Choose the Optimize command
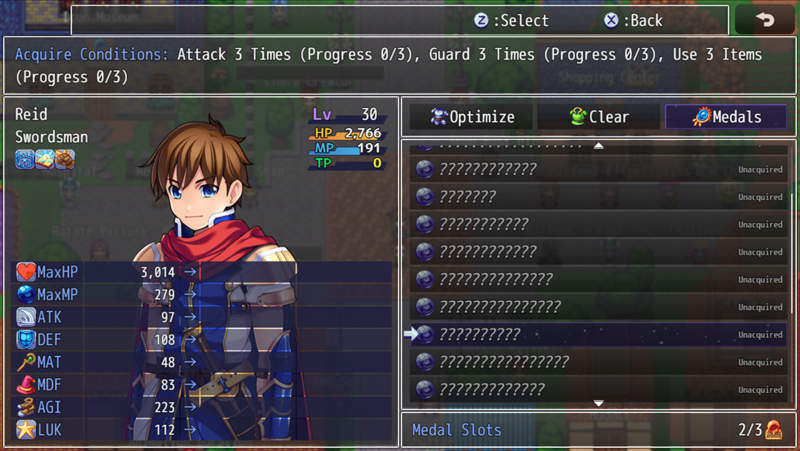The width and height of the screenshot is (800, 451). pyautogui.click(x=472, y=117)
